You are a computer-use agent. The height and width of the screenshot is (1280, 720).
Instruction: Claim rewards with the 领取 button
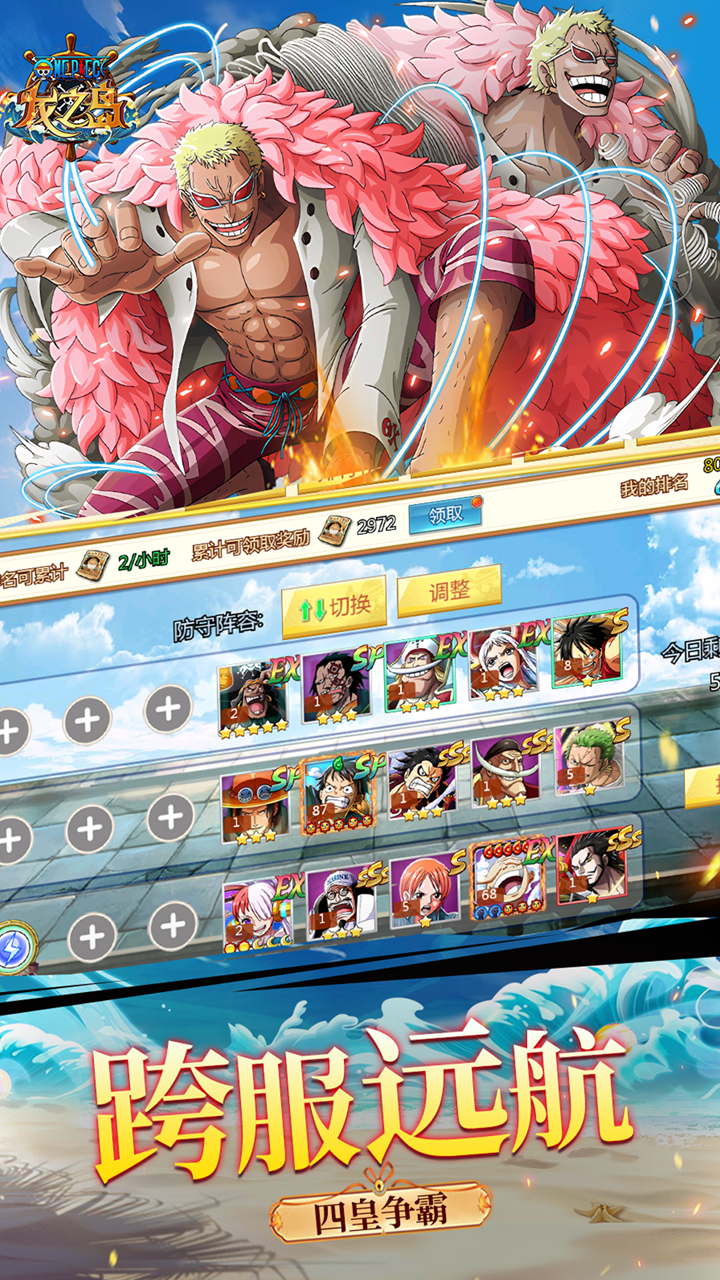tap(445, 514)
